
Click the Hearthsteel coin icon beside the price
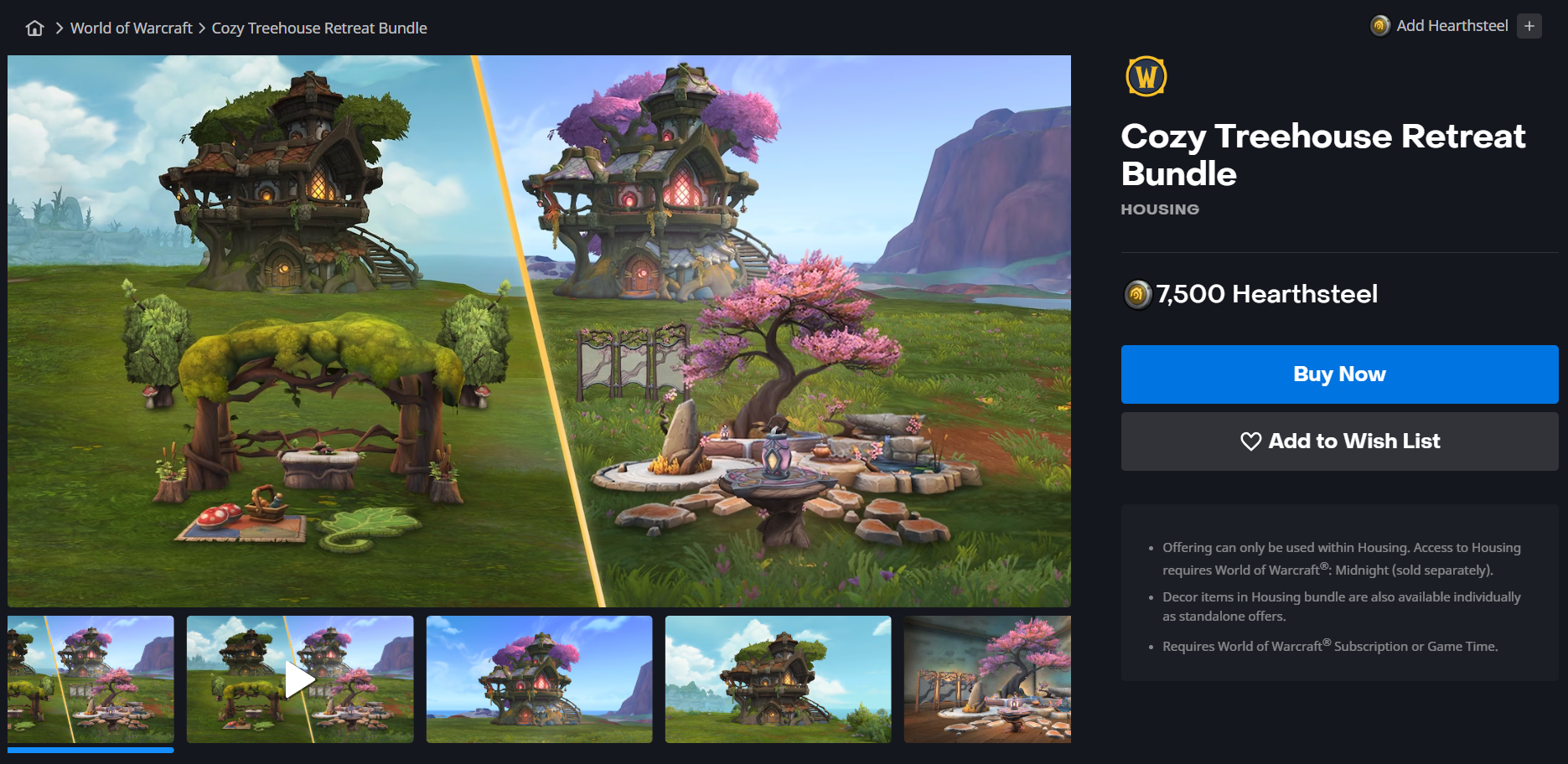click(1136, 294)
